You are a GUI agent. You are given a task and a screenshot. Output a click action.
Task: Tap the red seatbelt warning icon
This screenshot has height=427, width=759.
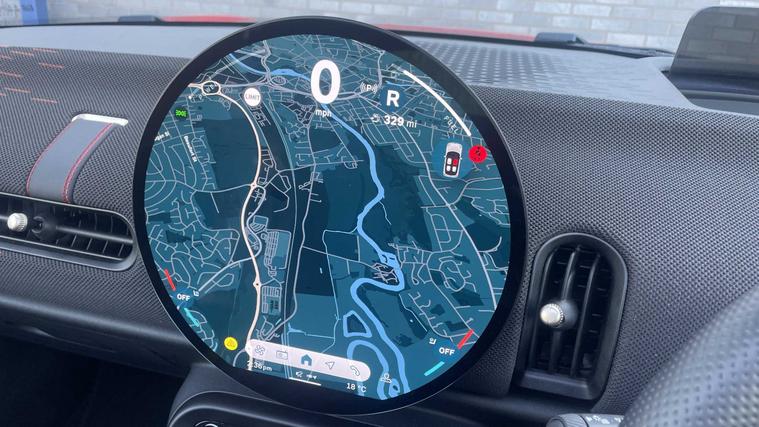click(x=478, y=153)
